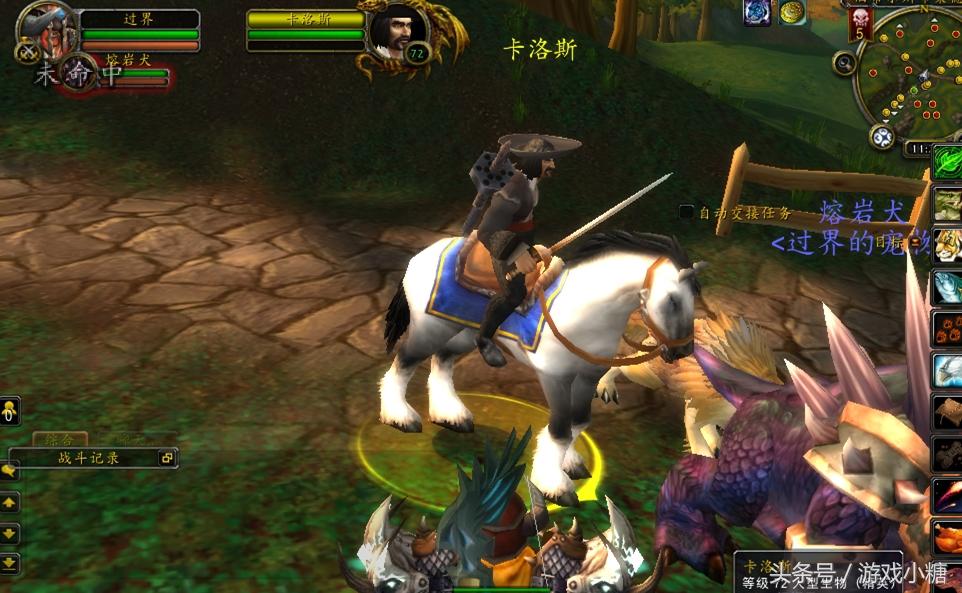
Task: Click the chat scroll-up arrow button
Action: 9,502
